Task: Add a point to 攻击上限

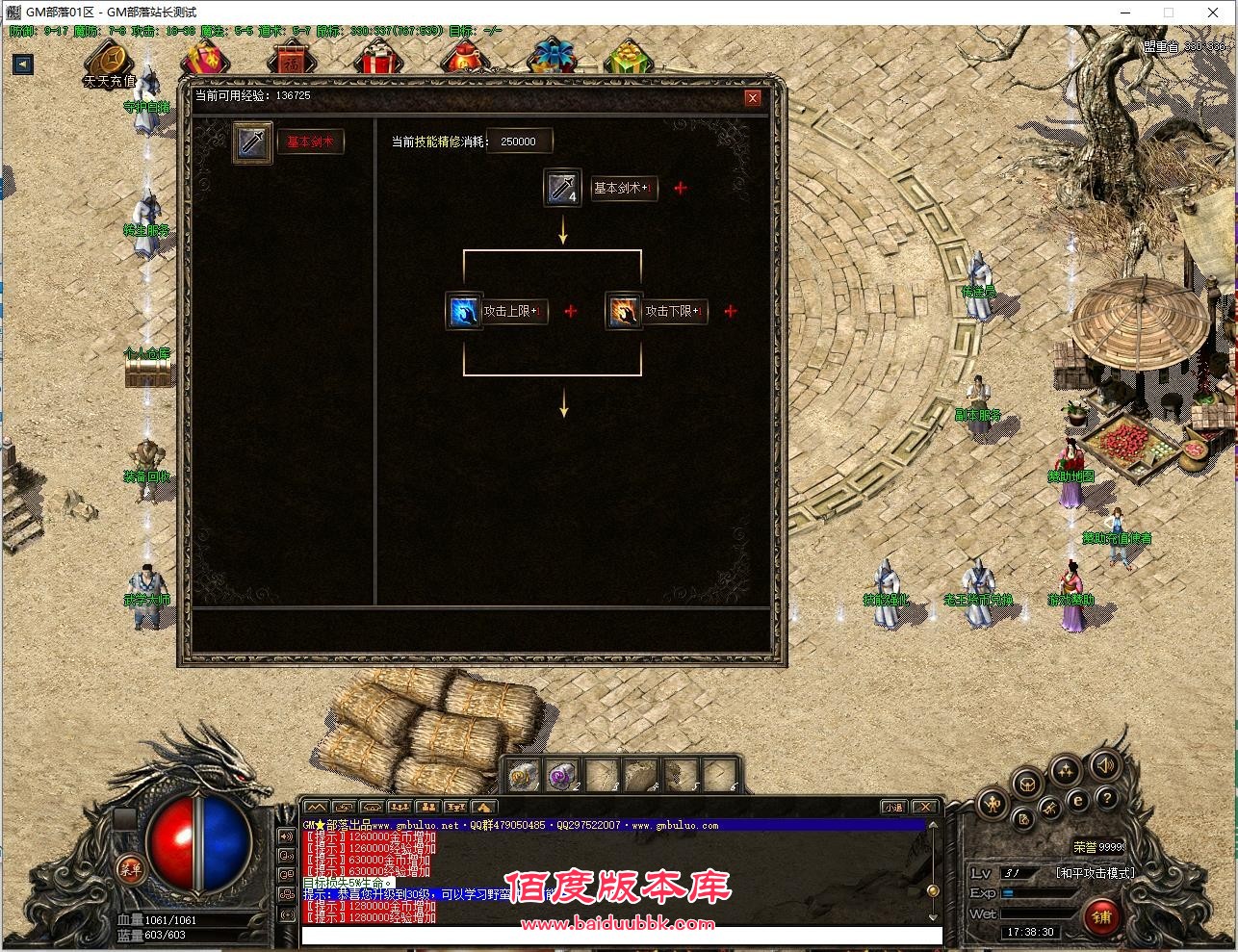Action: (571, 311)
